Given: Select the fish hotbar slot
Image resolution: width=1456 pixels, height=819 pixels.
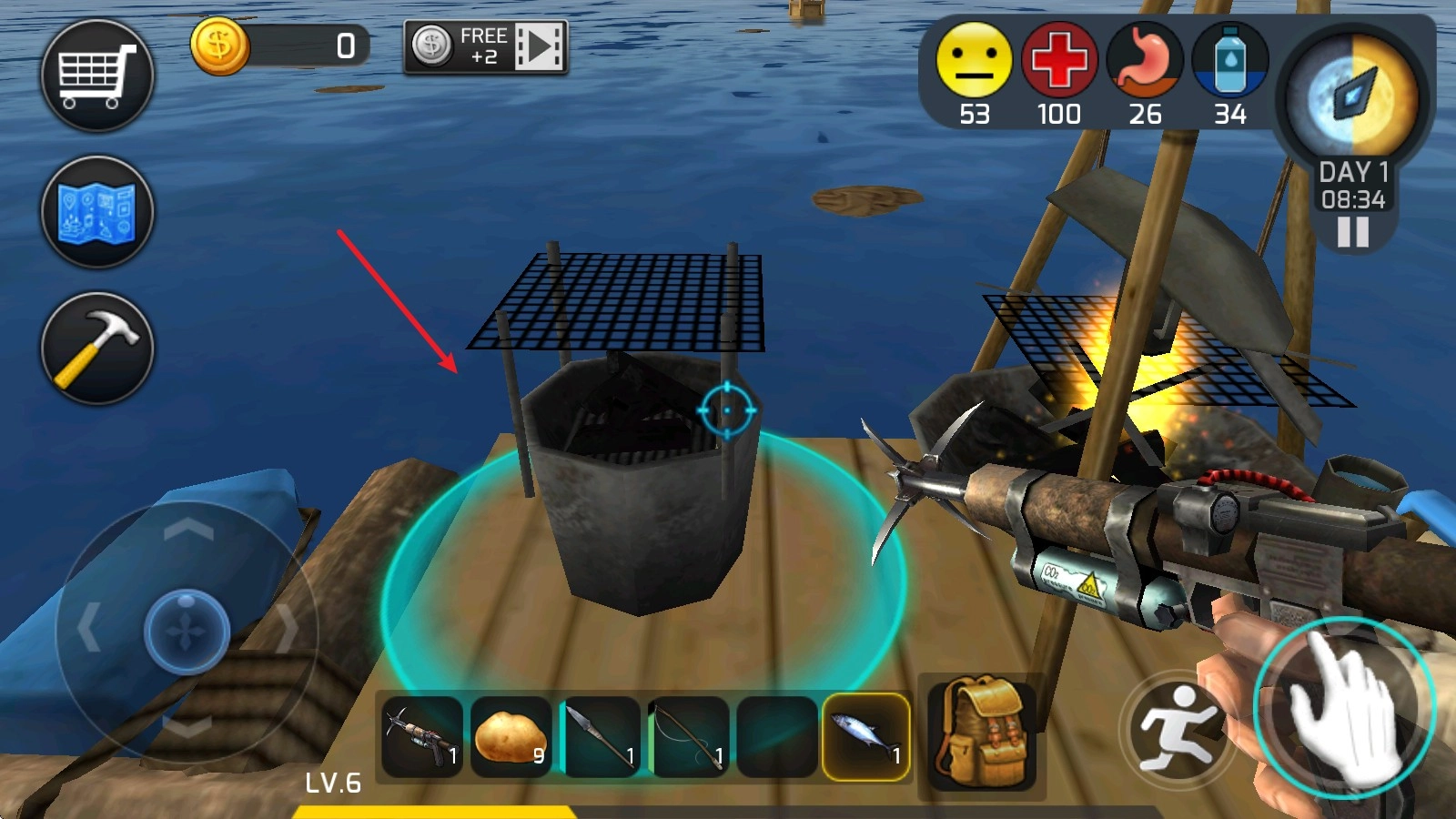Looking at the screenshot, I should [x=866, y=736].
